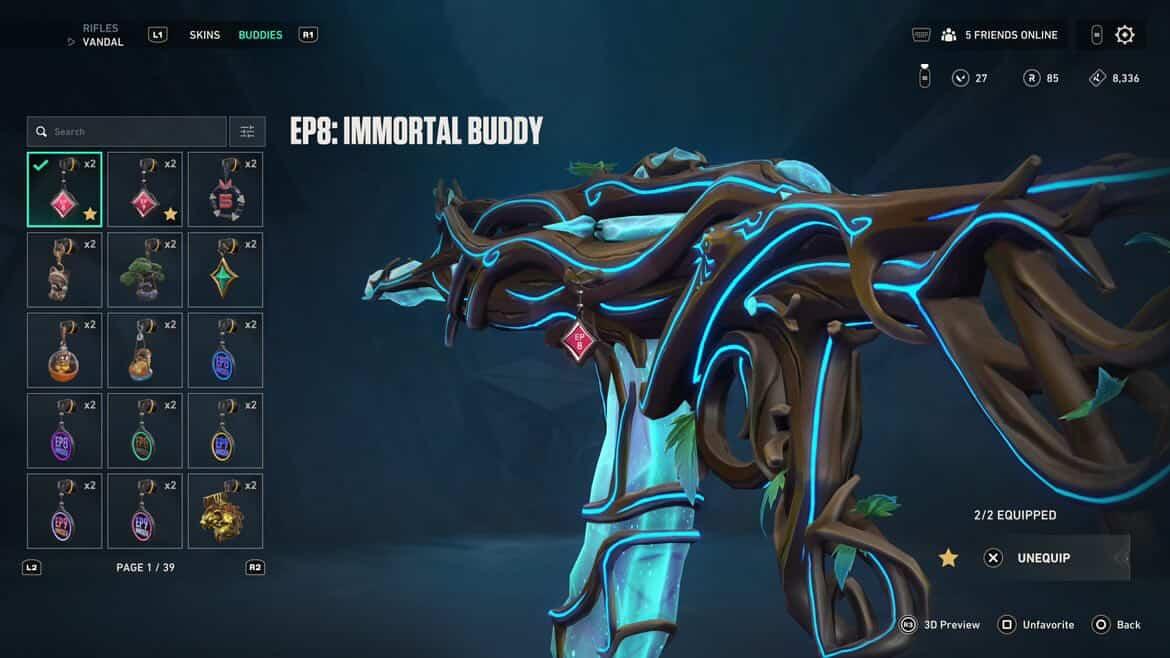Choose the purple oval EP8 buddy
The height and width of the screenshot is (658, 1170).
coord(64,431)
